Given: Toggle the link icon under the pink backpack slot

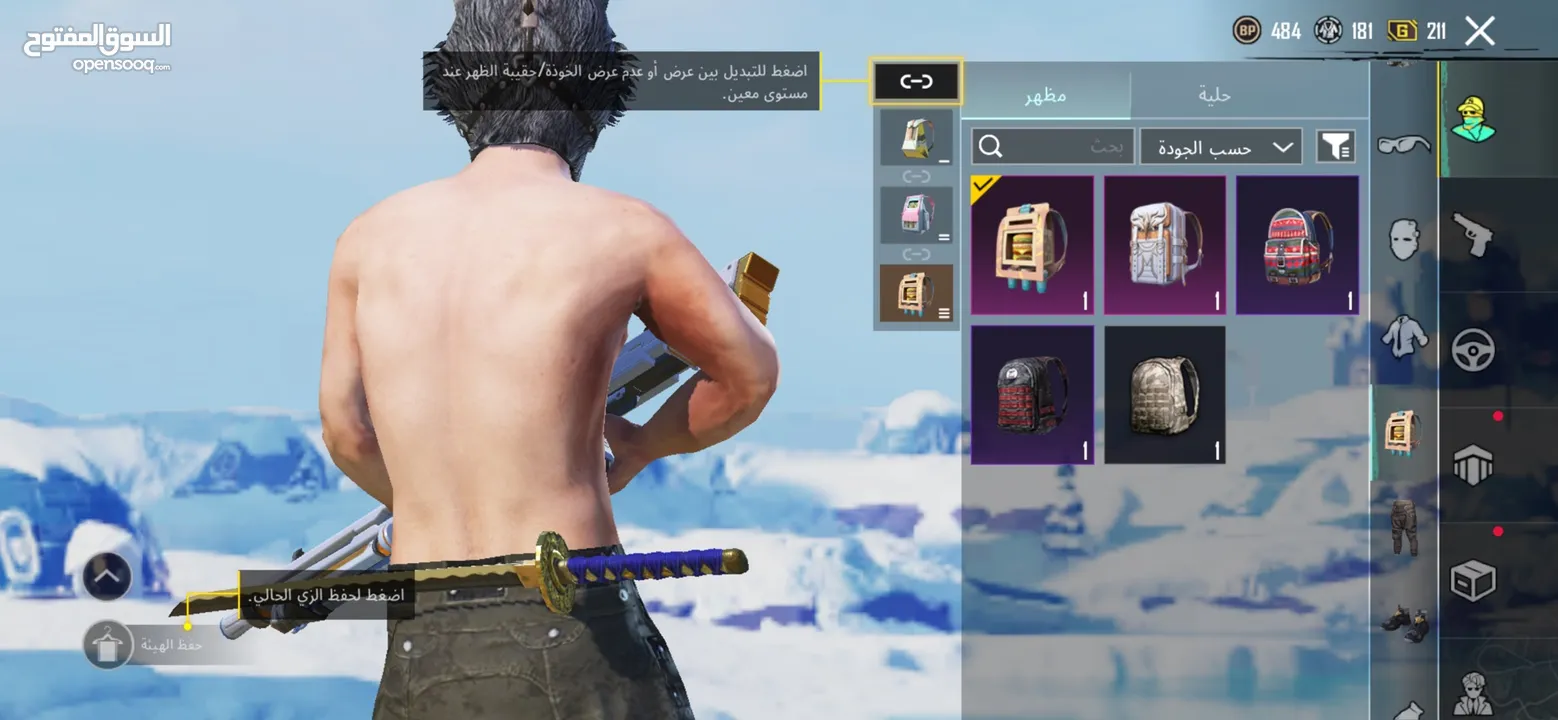Looking at the screenshot, I should point(915,255).
